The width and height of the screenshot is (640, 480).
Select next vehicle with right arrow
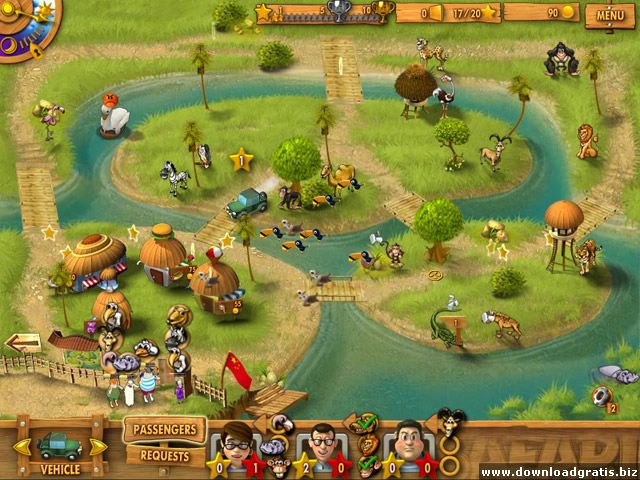[x=98, y=446]
